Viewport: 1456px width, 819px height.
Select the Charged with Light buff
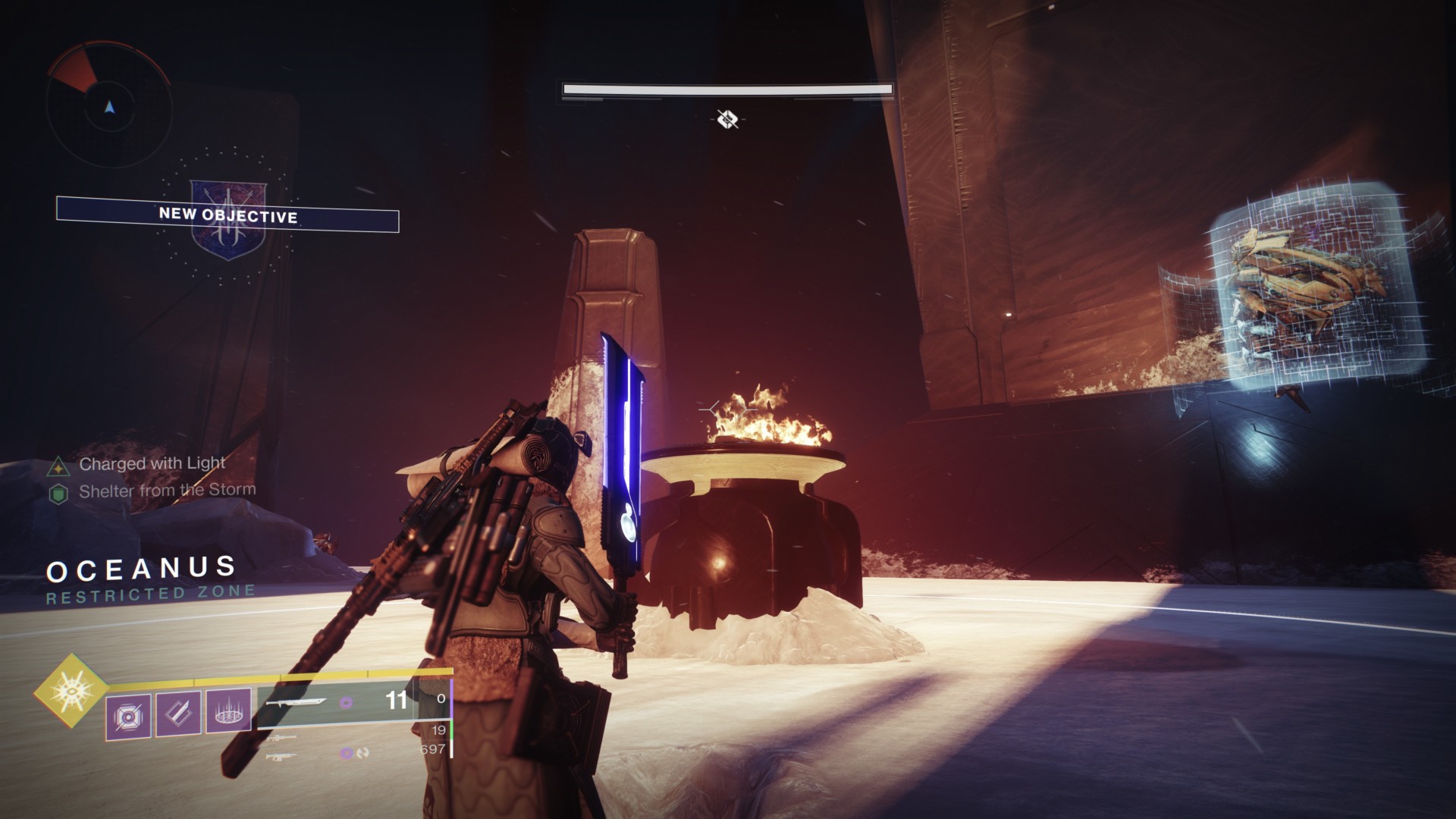(152, 463)
